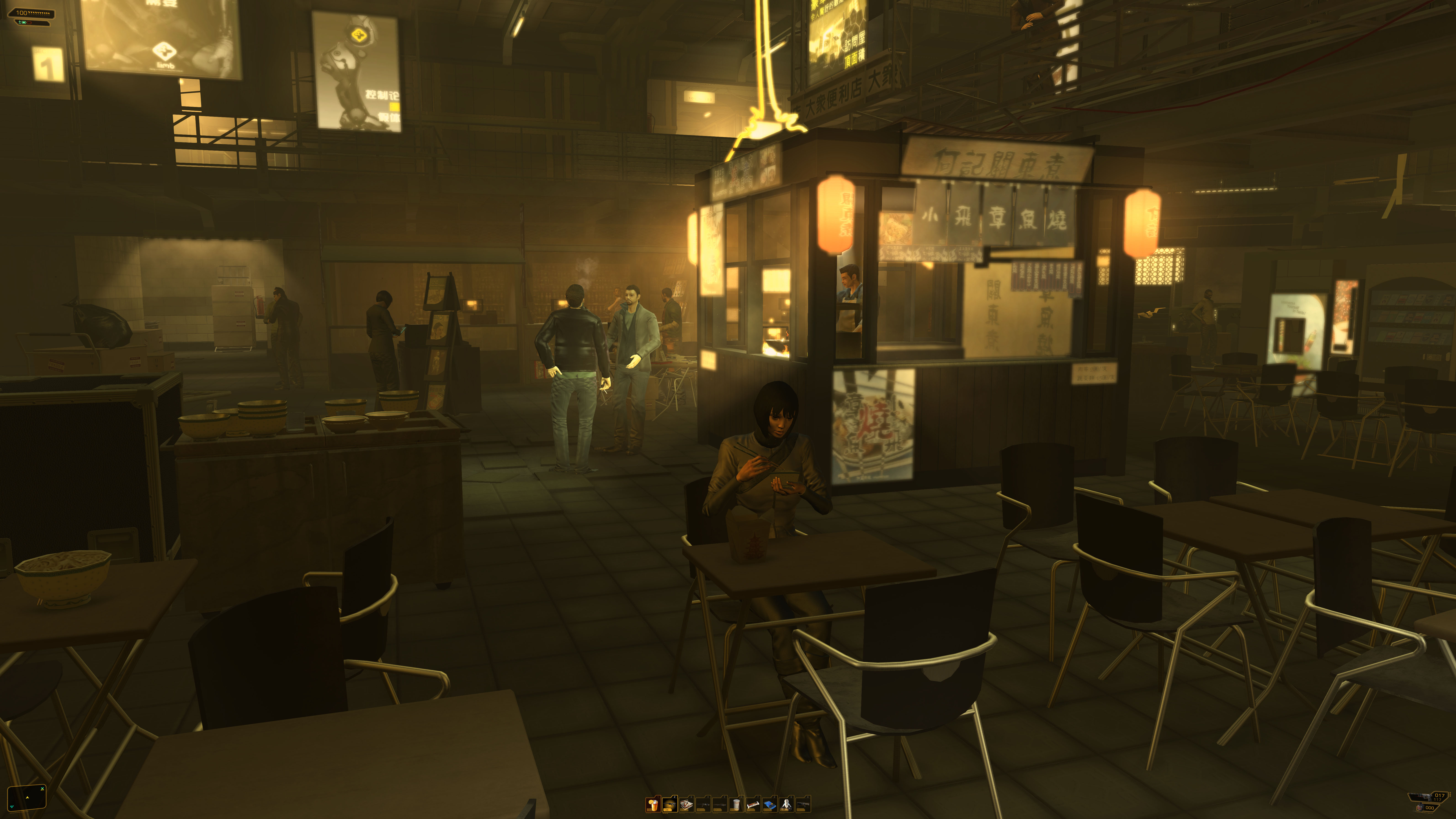Use the painkiller pill bottle slot
1456x819 pixels.
click(x=736, y=804)
